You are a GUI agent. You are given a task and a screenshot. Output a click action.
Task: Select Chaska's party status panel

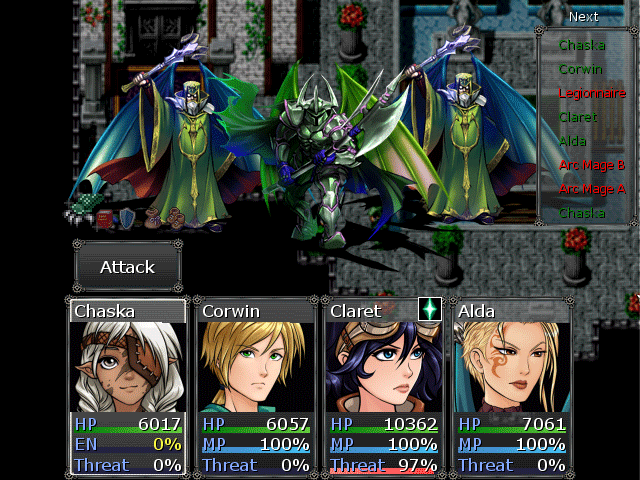coord(127,386)
